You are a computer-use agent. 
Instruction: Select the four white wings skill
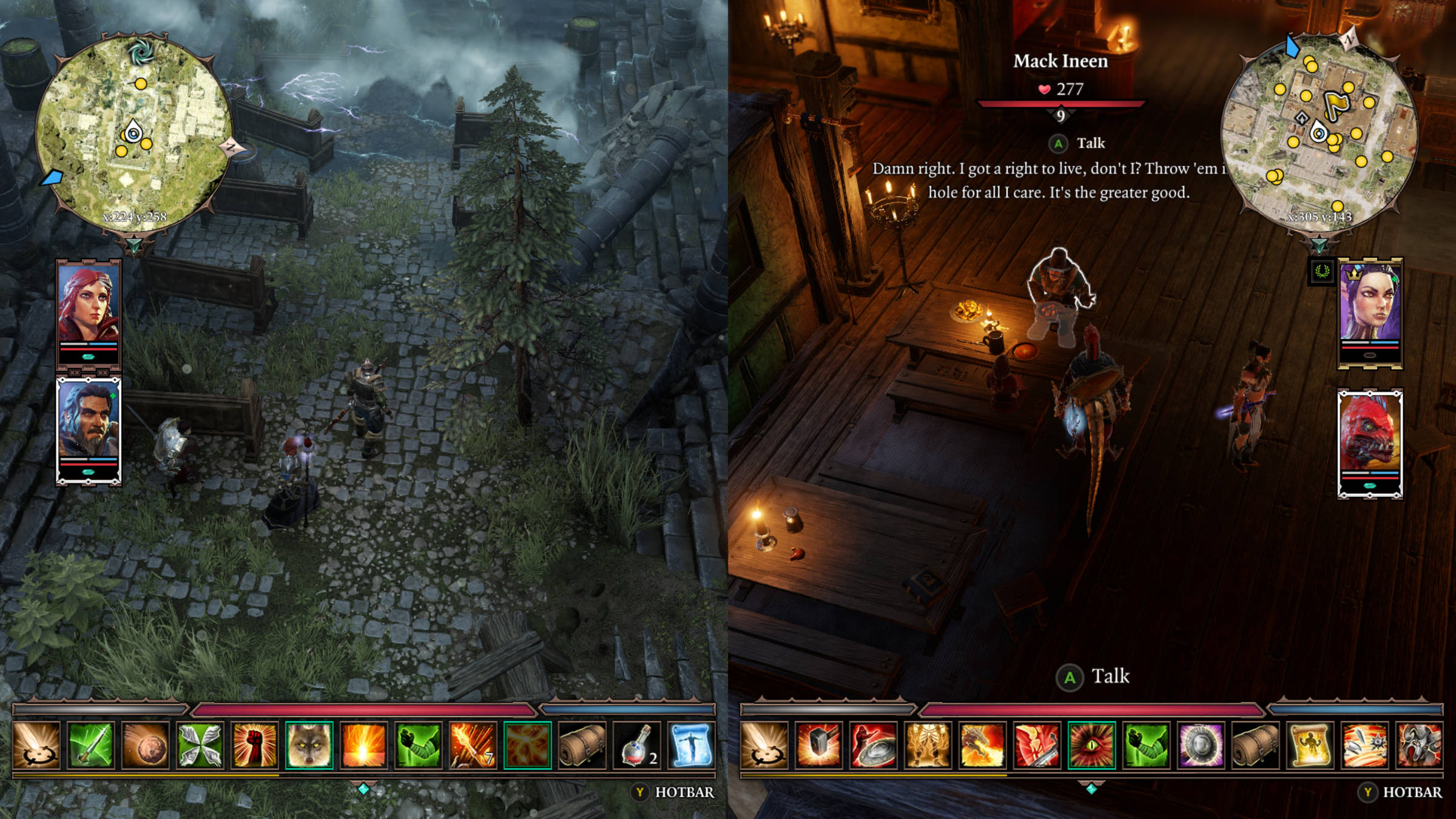pyautogui.click(x=200, y=745)
